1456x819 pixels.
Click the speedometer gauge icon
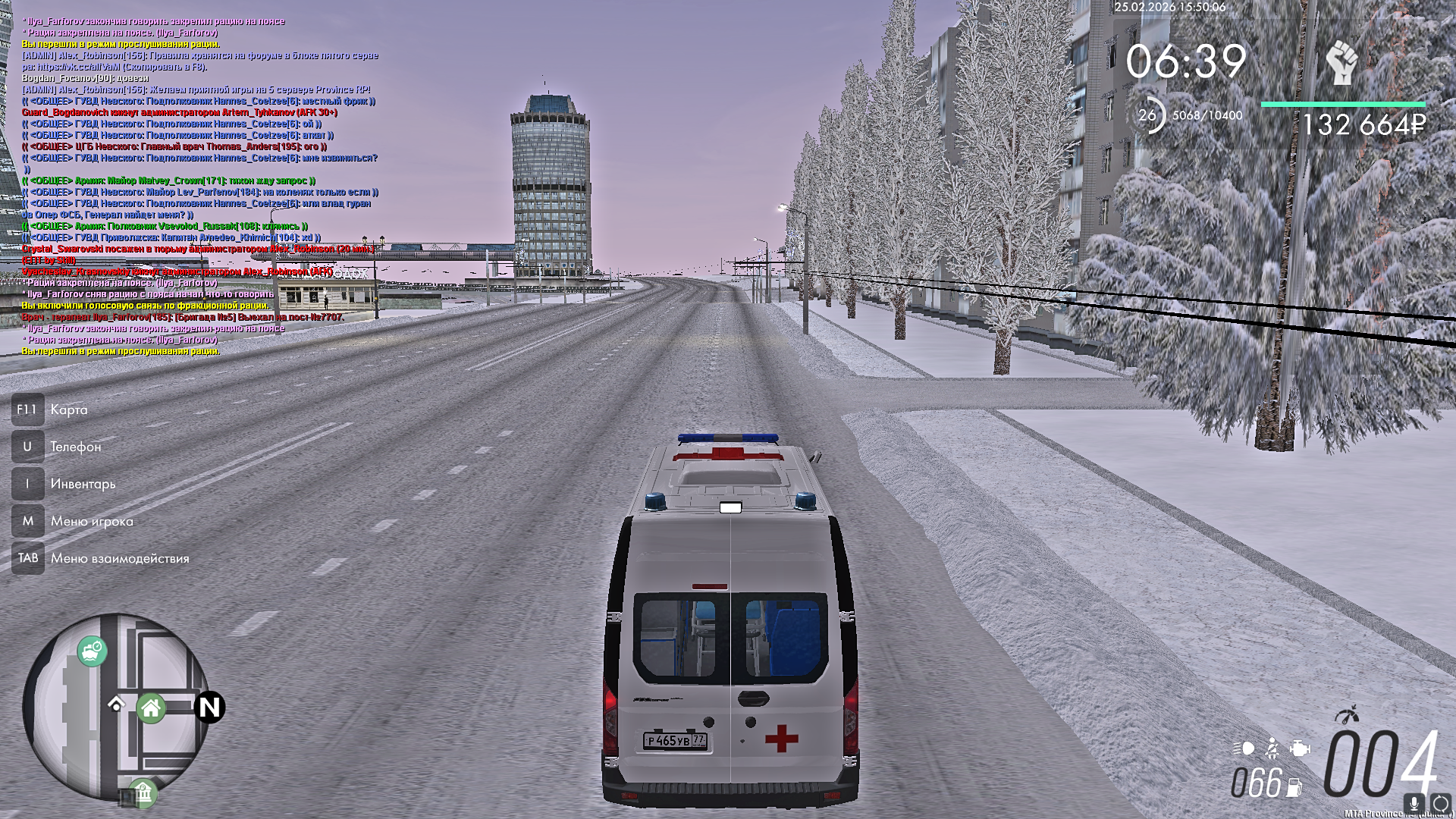1348,715
